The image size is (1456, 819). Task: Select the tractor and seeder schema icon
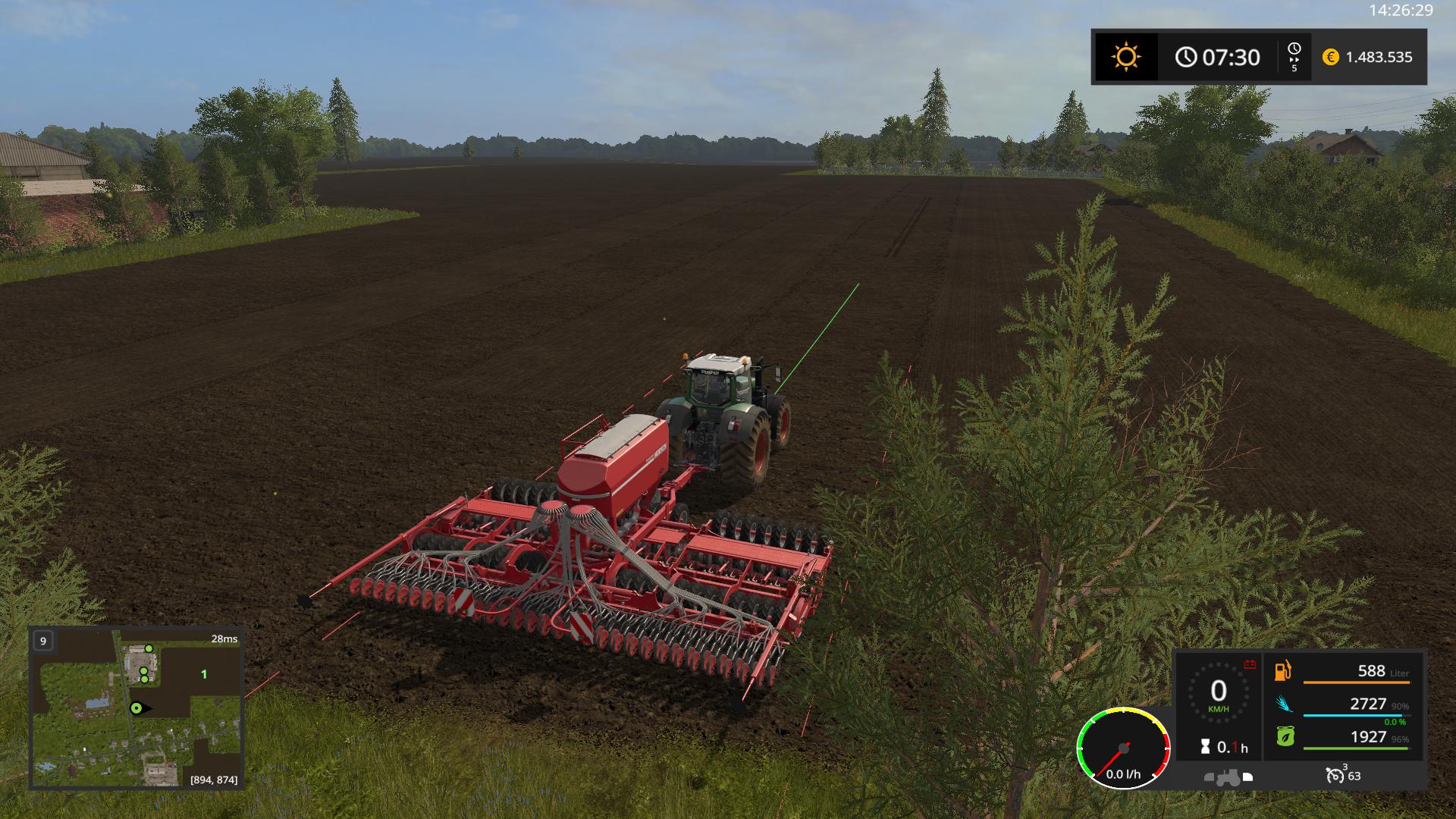tap(1228, 777)
